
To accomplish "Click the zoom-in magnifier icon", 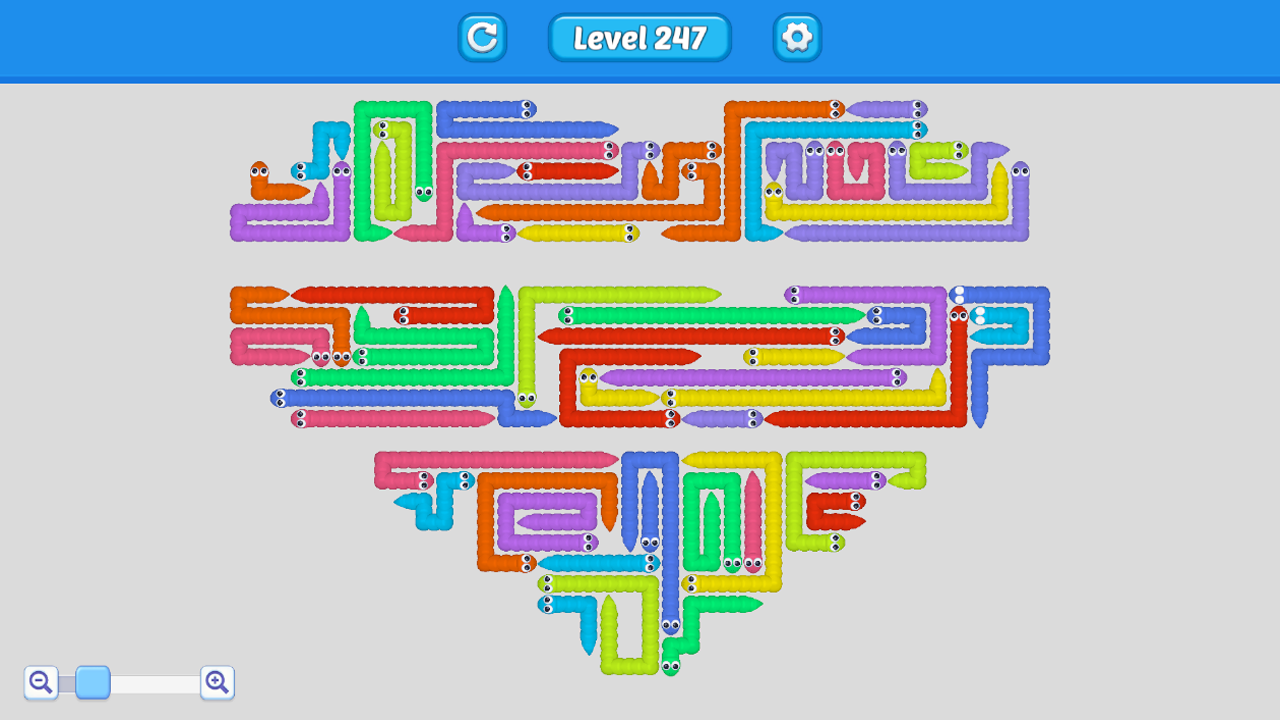I will pos(217,682).
